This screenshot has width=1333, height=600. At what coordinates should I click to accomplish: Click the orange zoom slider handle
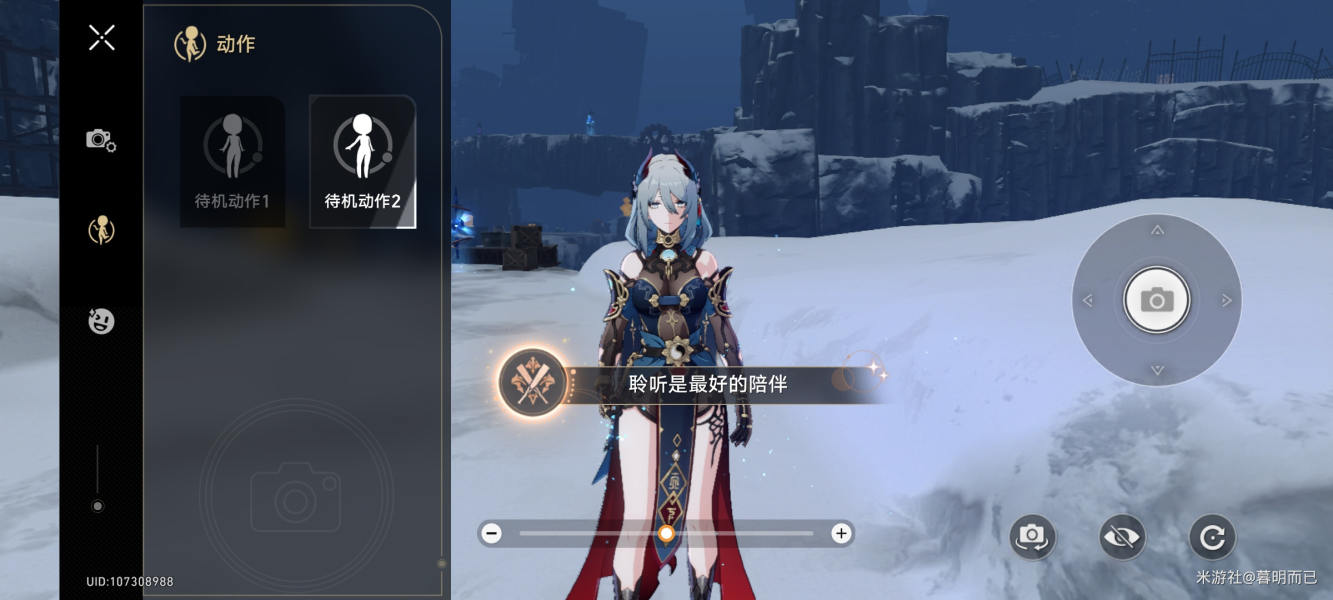[x=666, y=533]
